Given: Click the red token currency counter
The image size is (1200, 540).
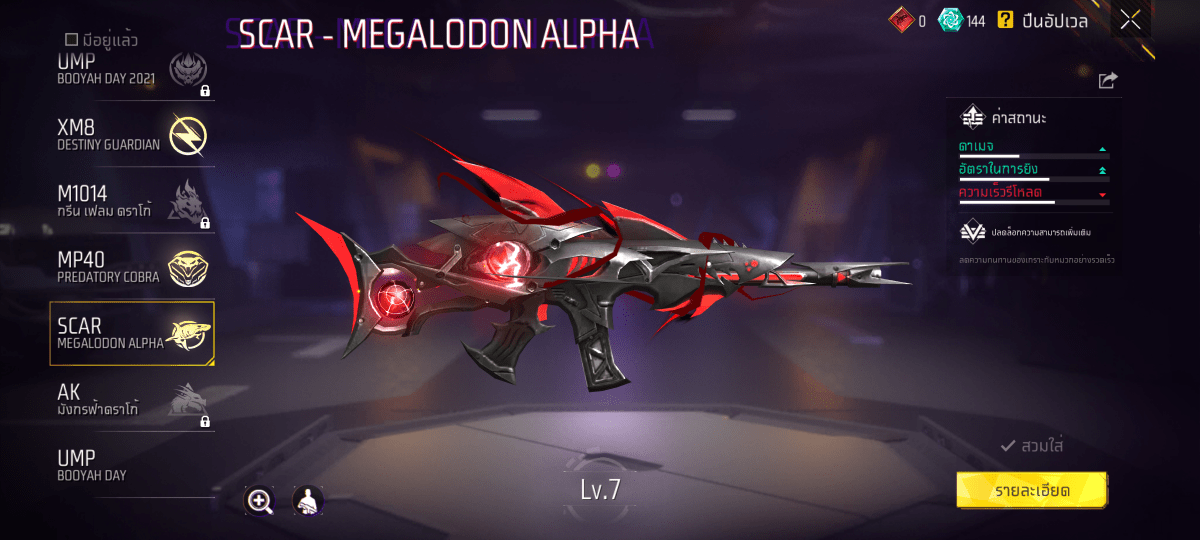Looking at the screenshot, I should tap(908, 20).
